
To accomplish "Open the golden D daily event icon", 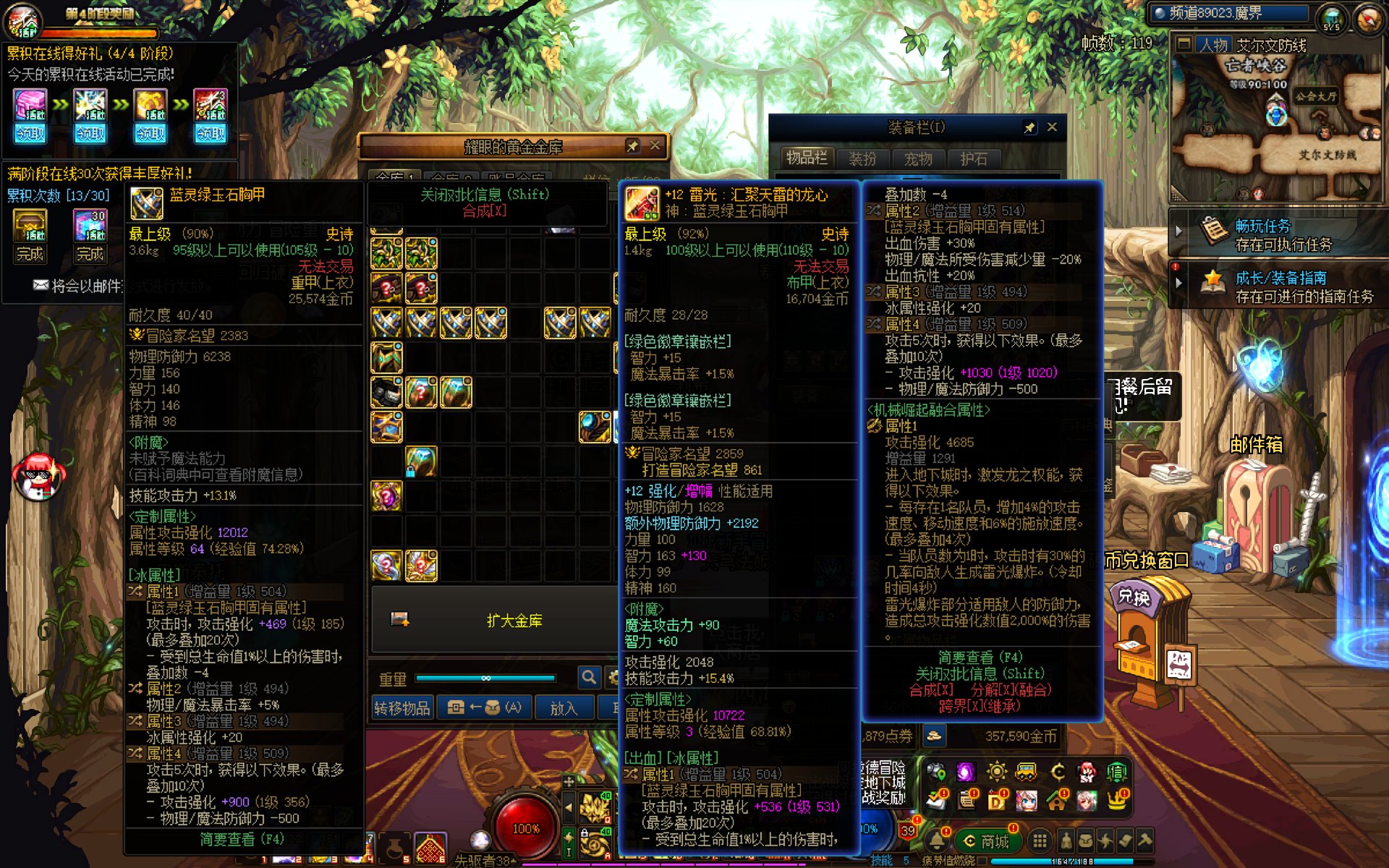I will point(997,801).
